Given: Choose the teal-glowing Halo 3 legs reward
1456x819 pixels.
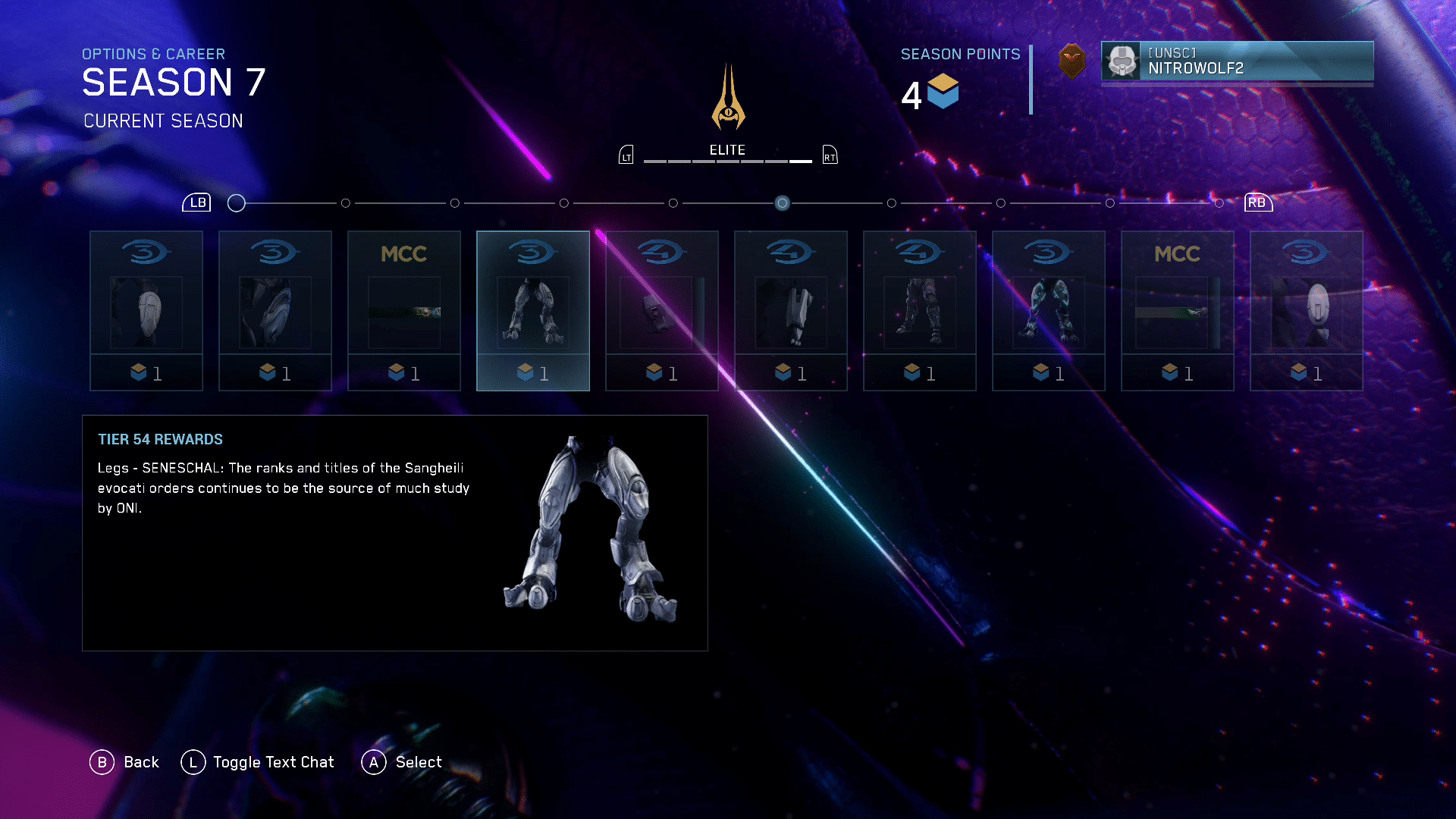Looking at the screenshot, I should tap(1048, 310).
